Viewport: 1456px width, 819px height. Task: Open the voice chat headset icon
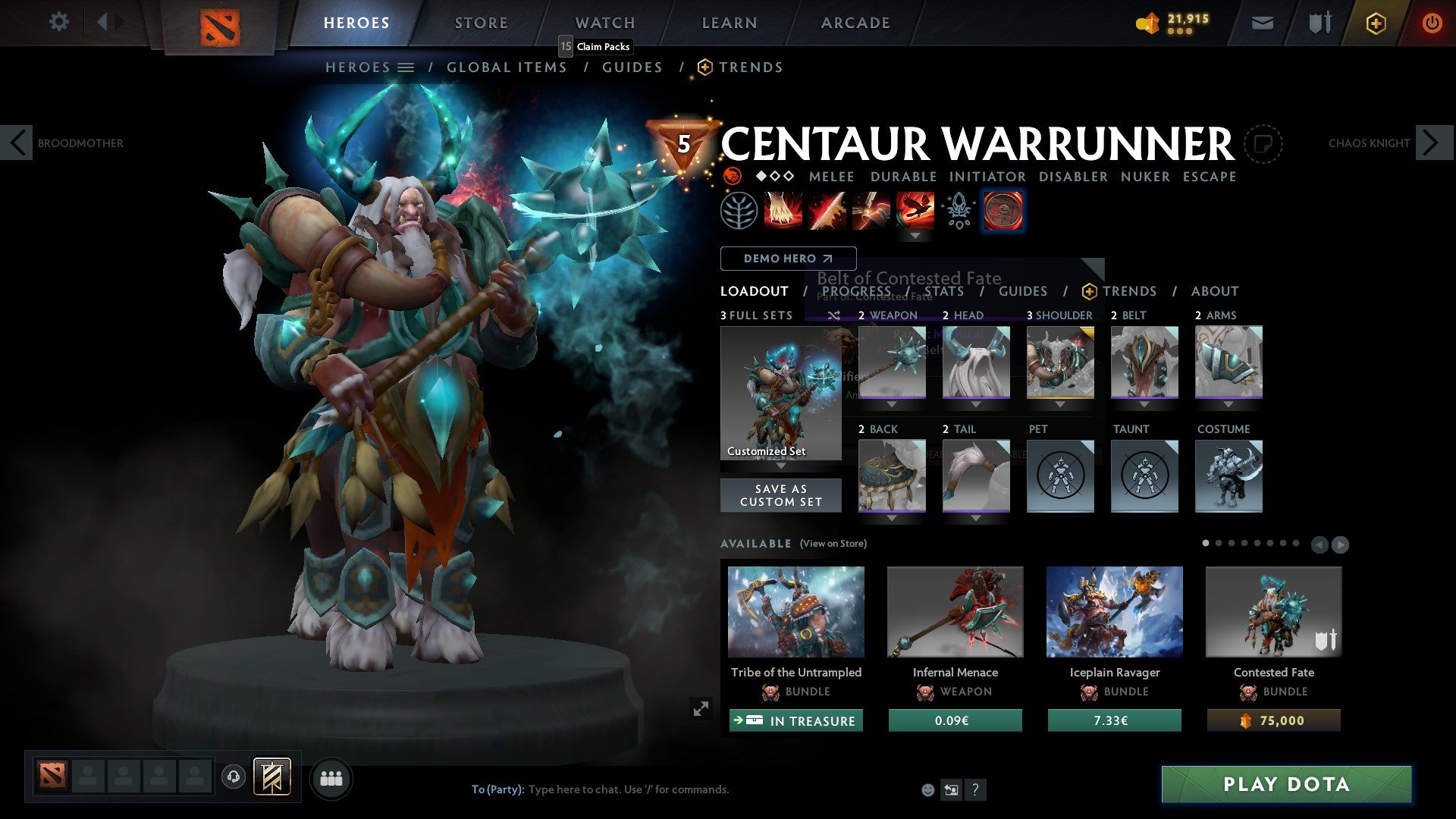[233, 777]
